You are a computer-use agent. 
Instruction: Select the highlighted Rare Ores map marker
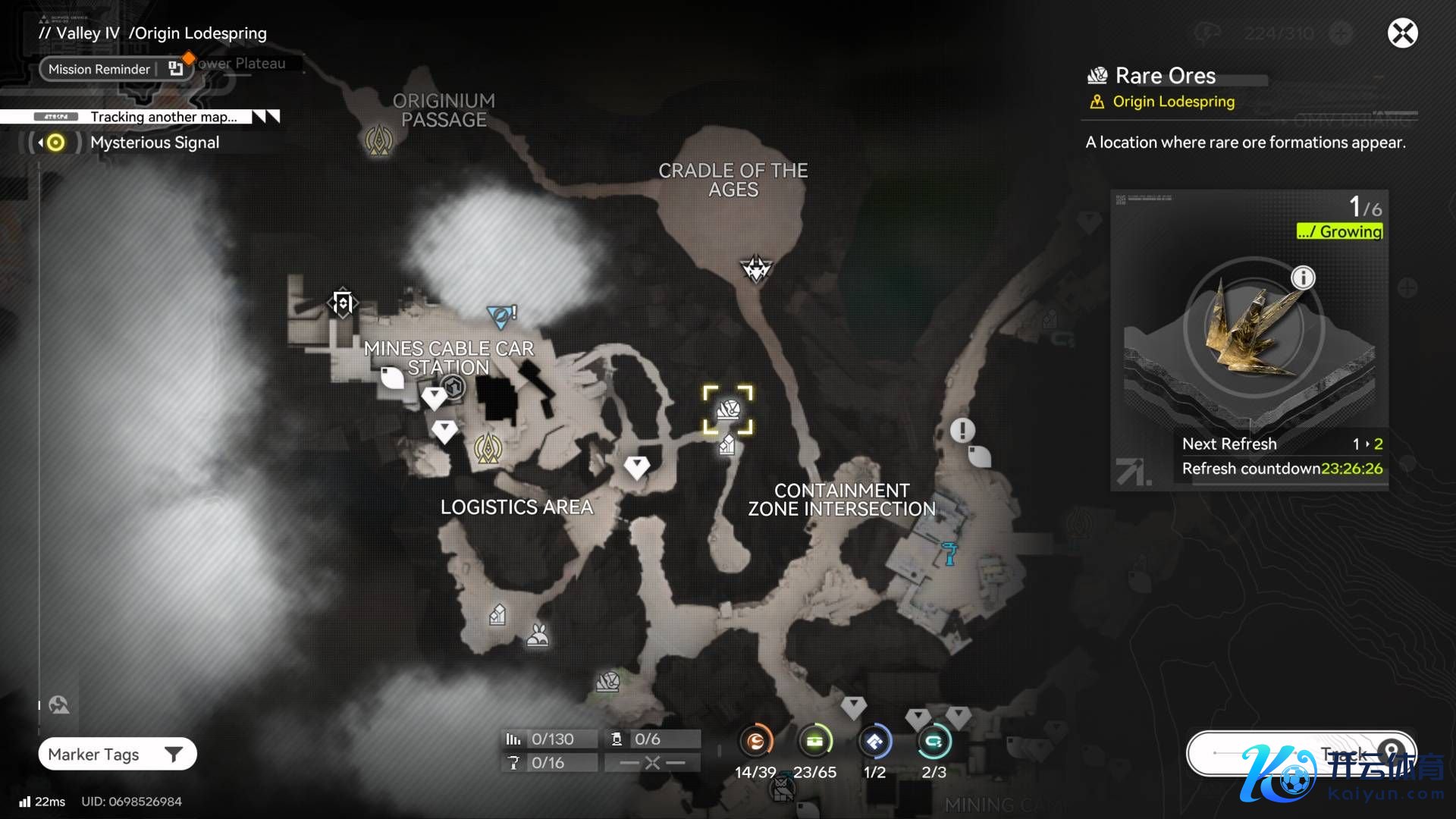pyautogui.click(x=728, y=410)
